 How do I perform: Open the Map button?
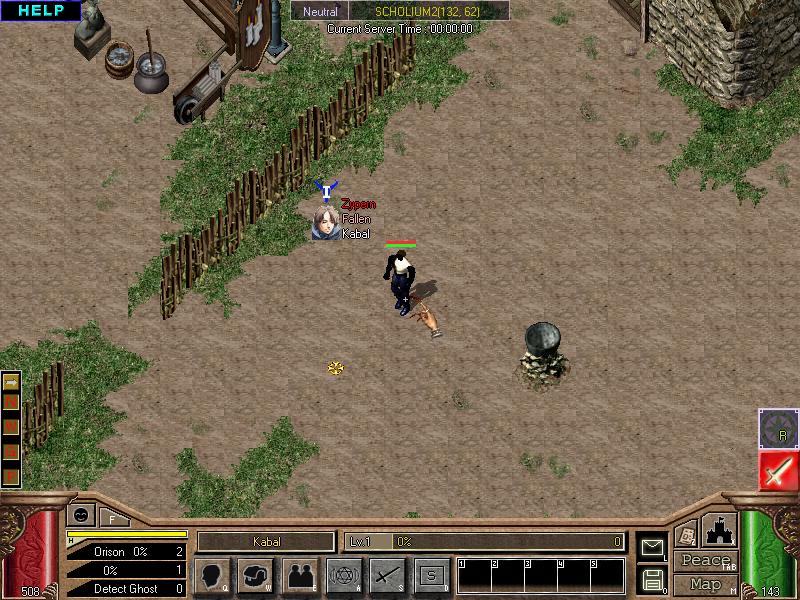point(705,584)
